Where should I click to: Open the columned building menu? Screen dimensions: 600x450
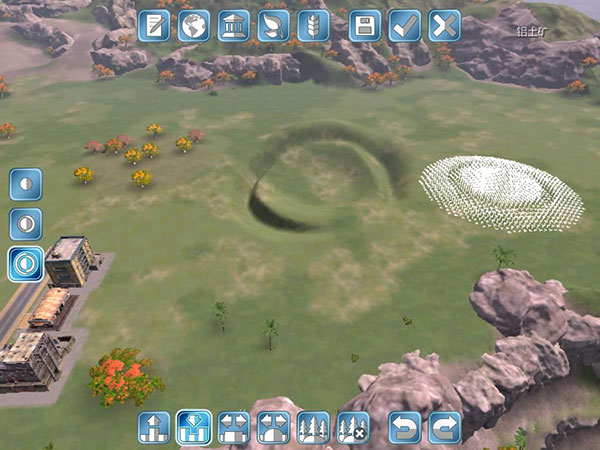pyautogui.click(x=234, y=25)
